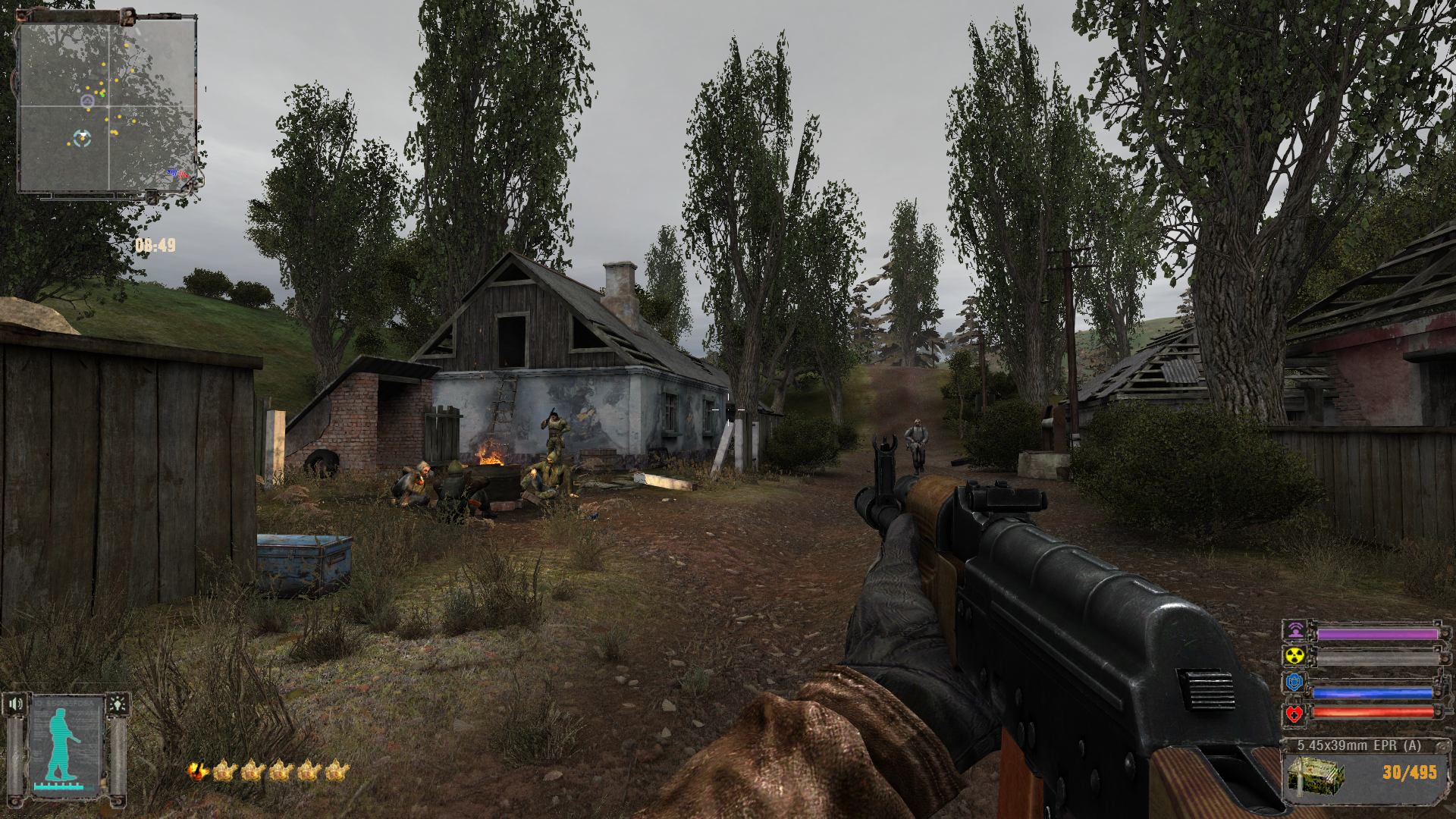Click the blue-red compass arrow on minimap
Image resolution: width=1456 pixels, height=819 pixels.
coord(179,174)
